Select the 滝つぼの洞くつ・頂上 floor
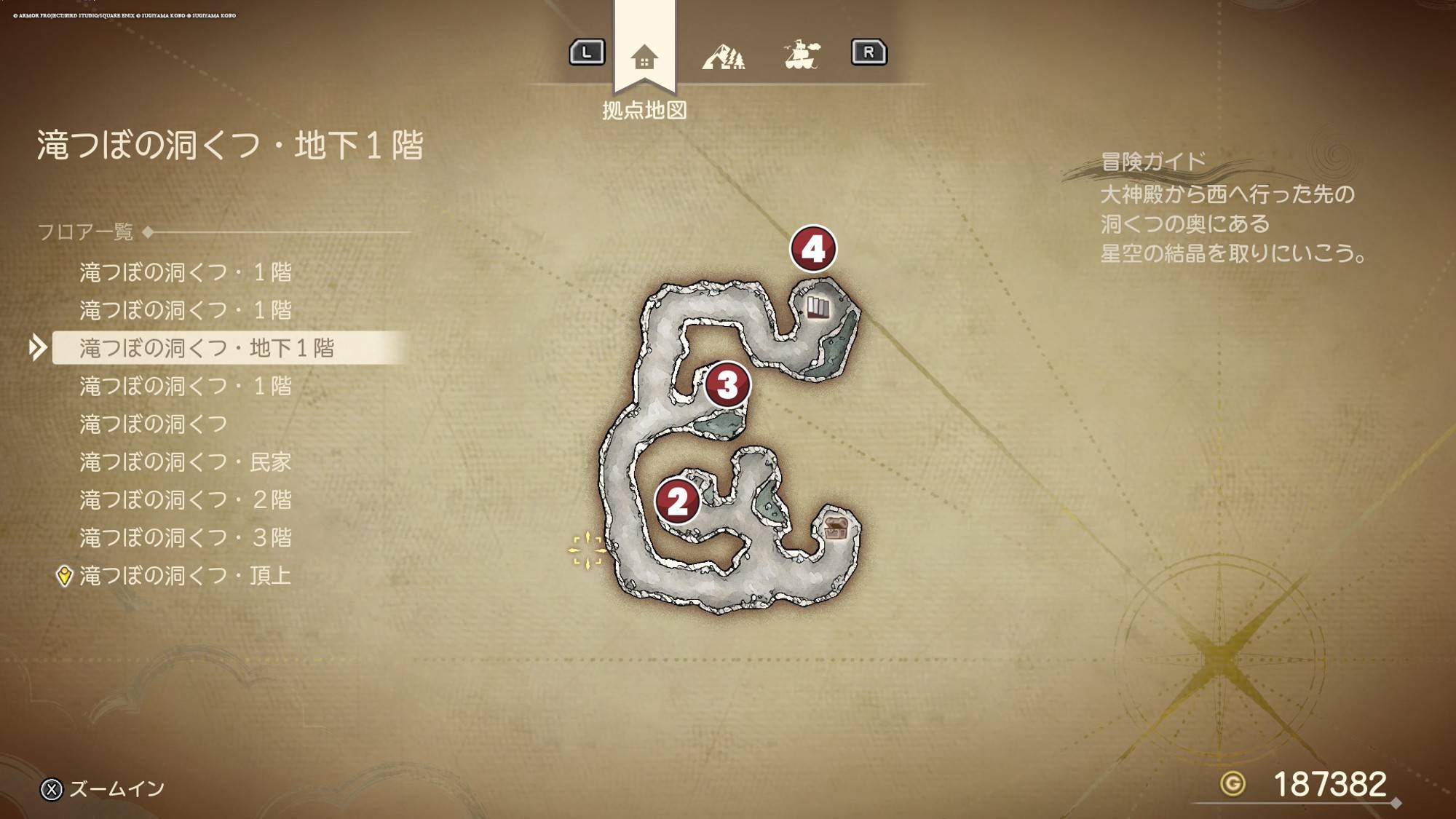1456x819 pixels. click(186, 576)
